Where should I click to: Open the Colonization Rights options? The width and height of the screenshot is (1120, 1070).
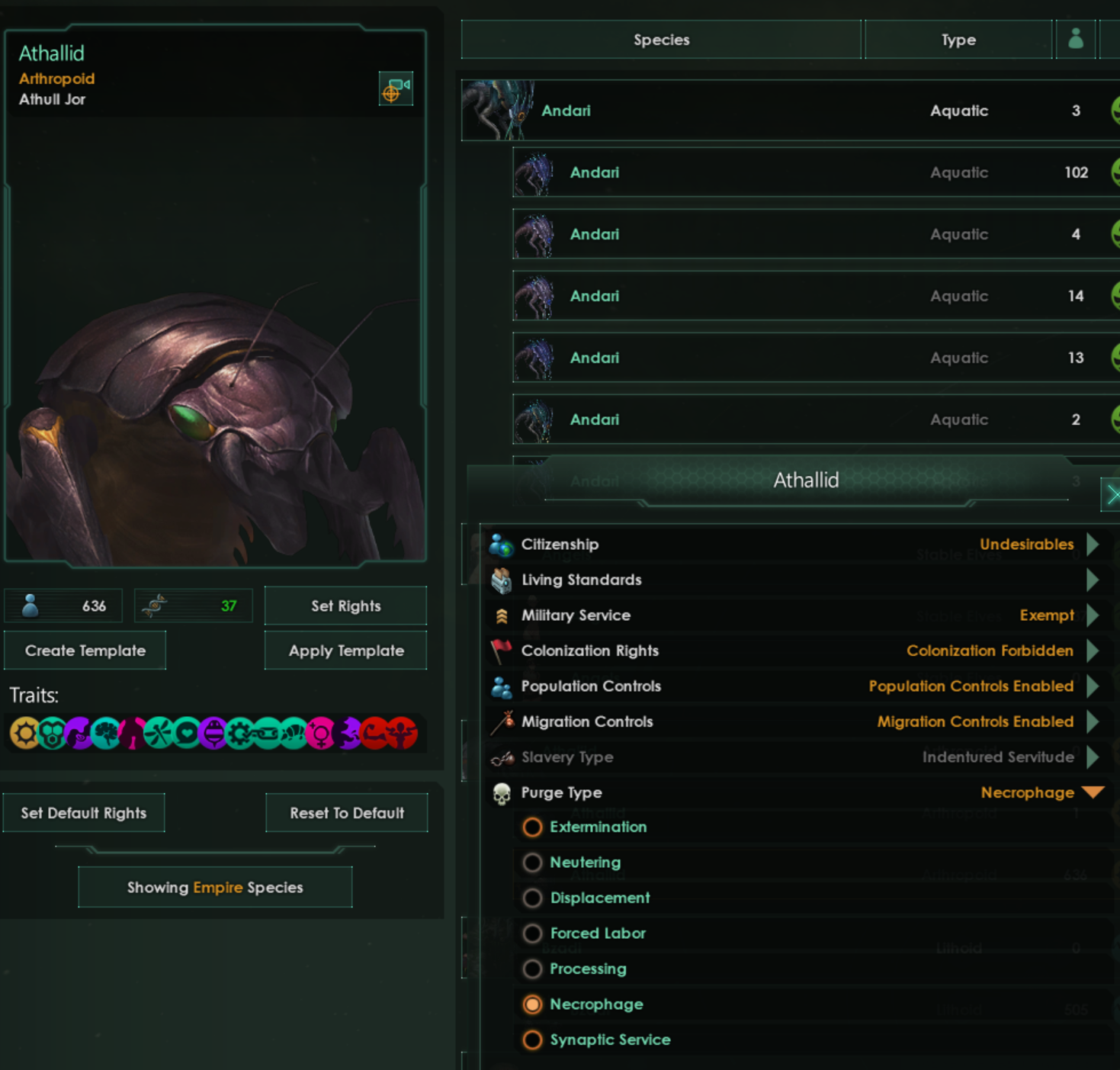1093,651
